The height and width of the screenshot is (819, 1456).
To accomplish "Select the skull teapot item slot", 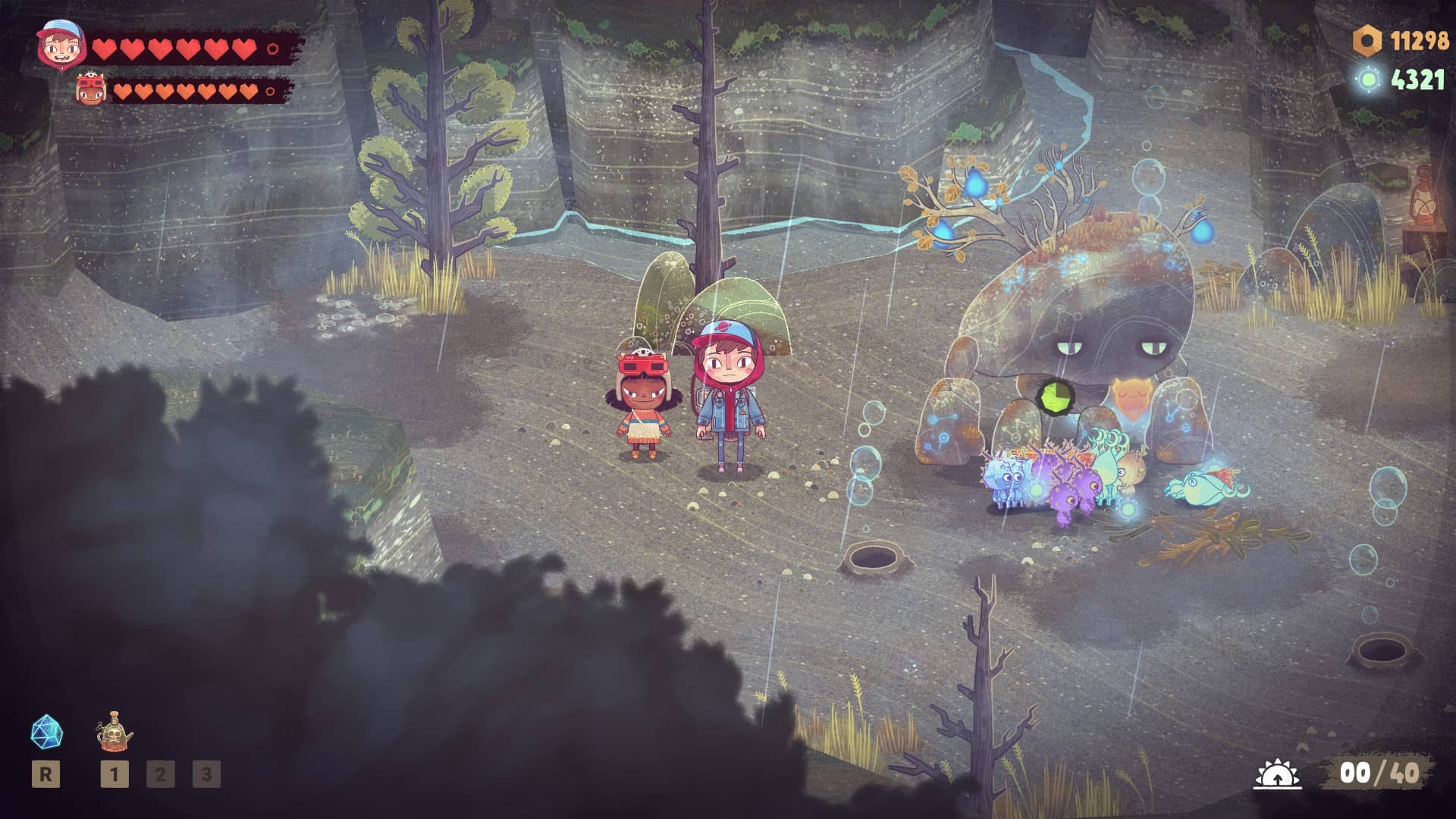I will point(115,731).
